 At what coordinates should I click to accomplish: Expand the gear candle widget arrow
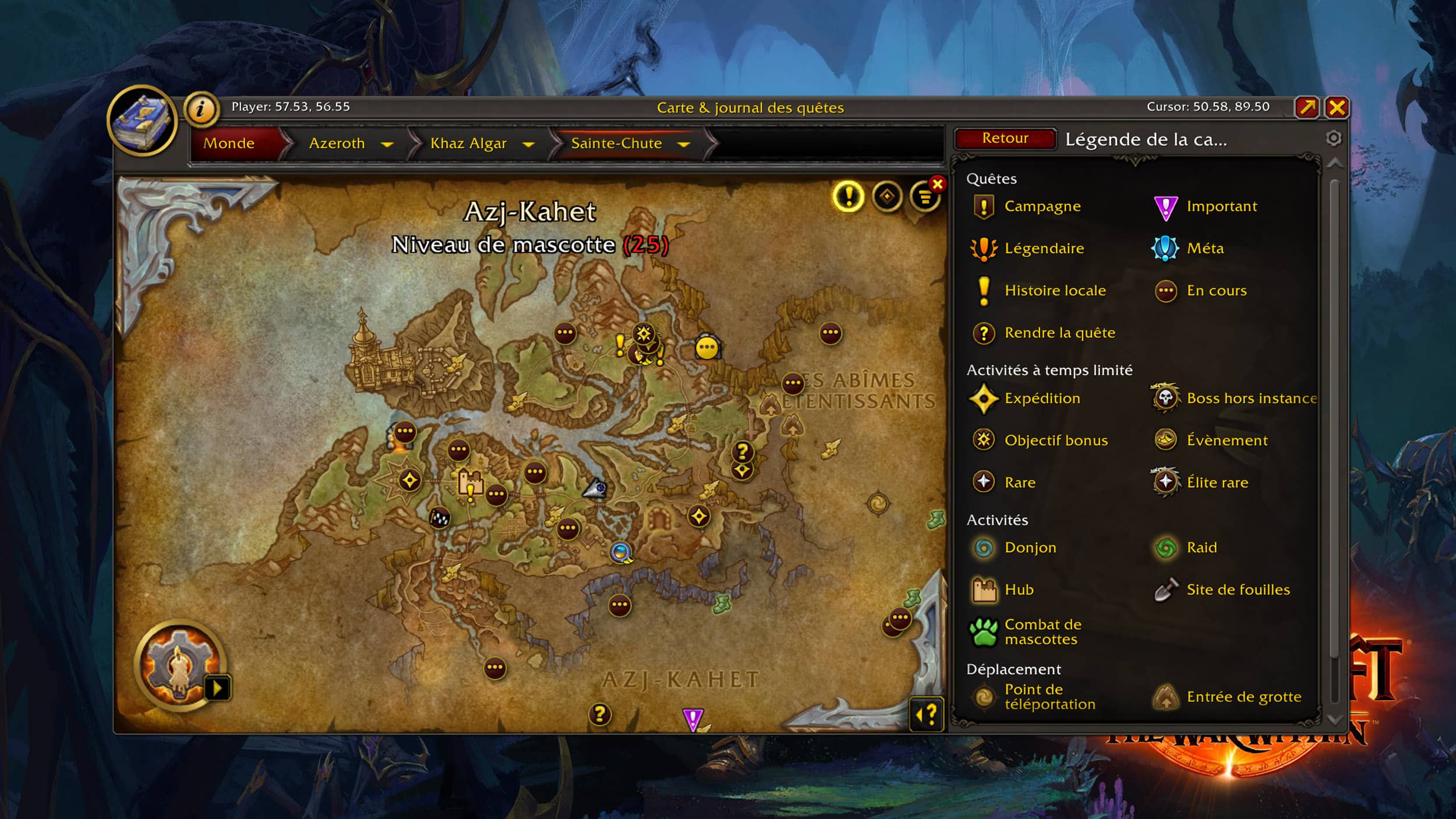point(218,689)
